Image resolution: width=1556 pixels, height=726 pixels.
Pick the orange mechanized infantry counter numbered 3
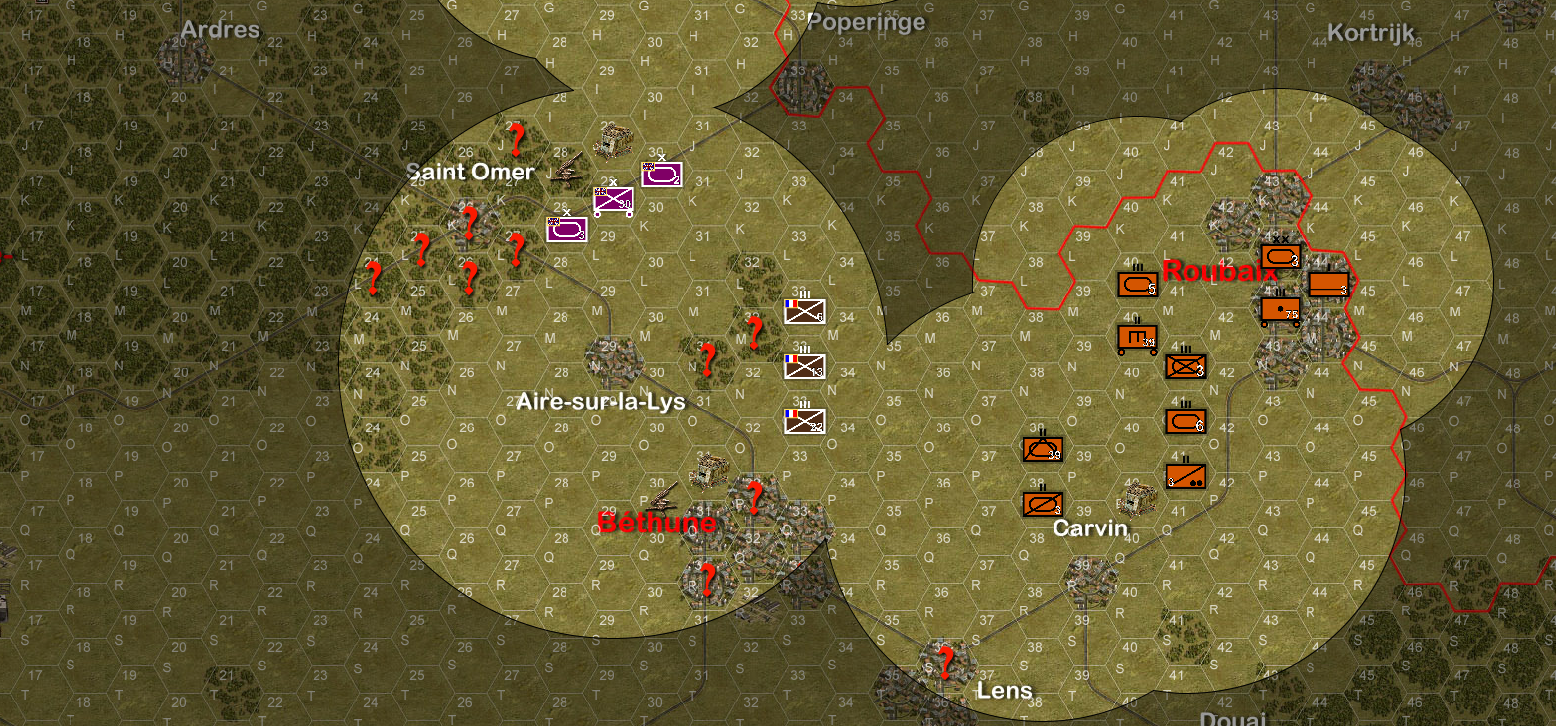pyautogui.click(x=1185, y=367)
